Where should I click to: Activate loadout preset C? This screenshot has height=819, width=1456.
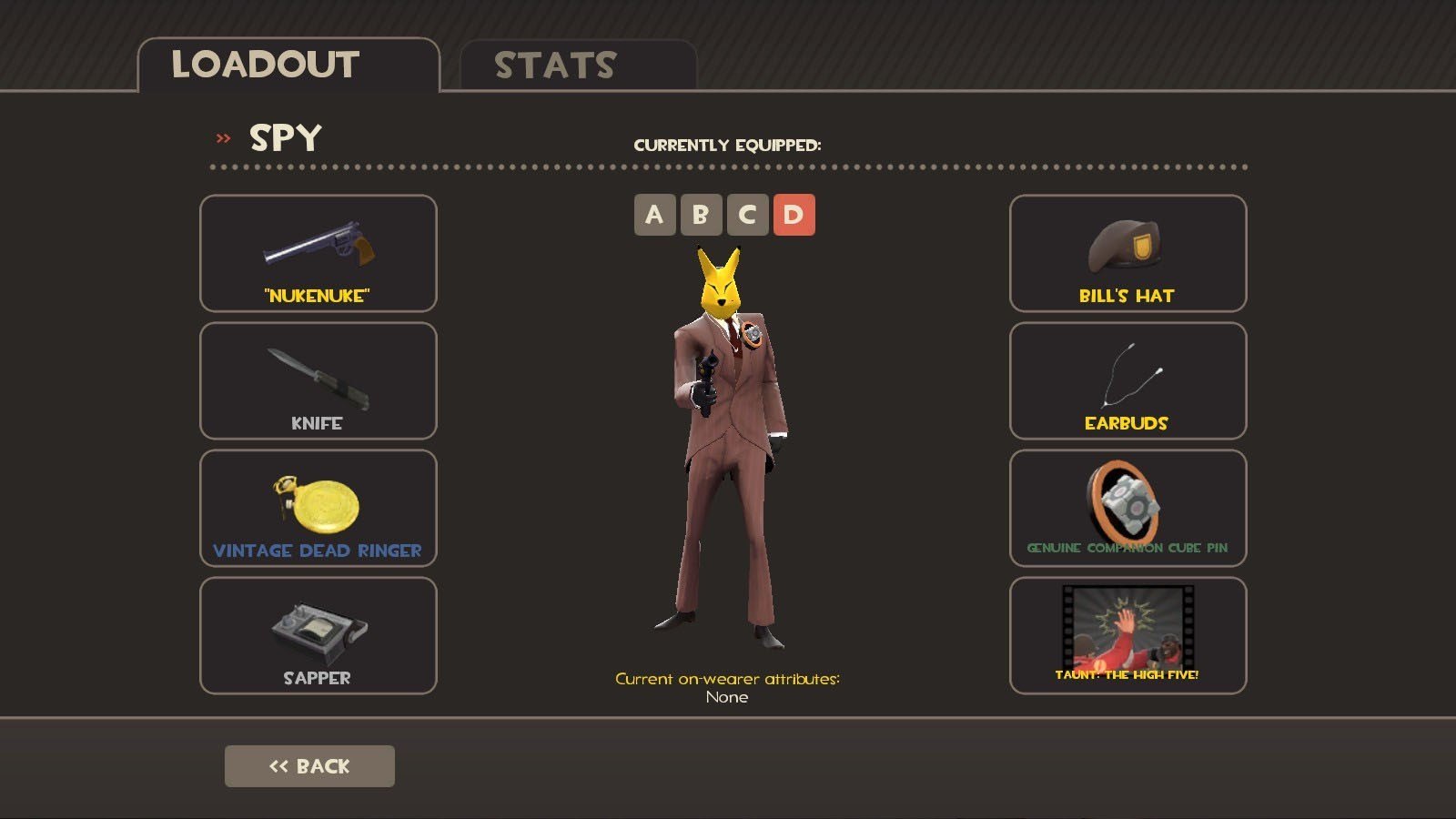point(747,215)
